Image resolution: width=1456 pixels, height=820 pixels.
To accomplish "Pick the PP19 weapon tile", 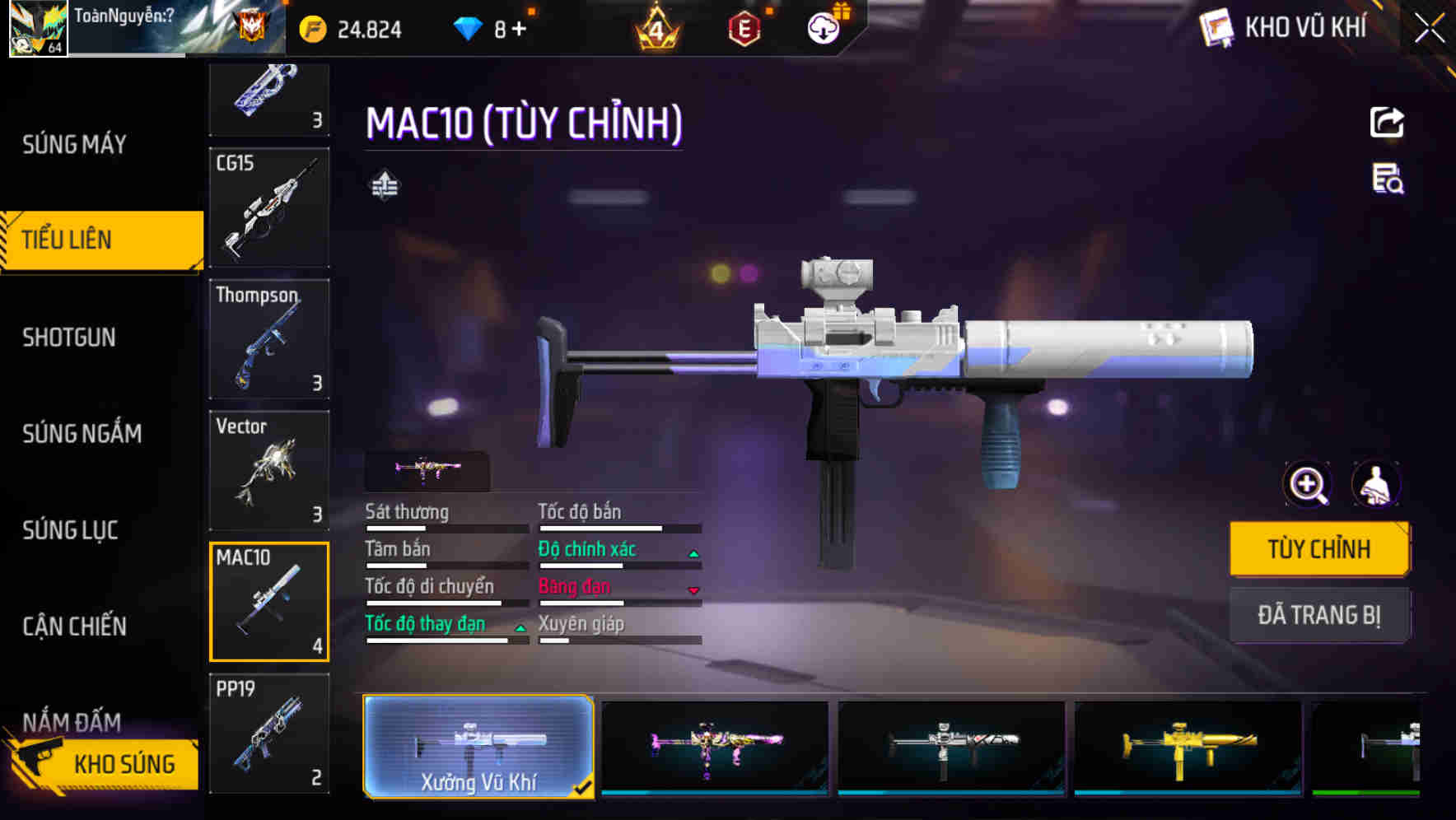I will [269, 733].
